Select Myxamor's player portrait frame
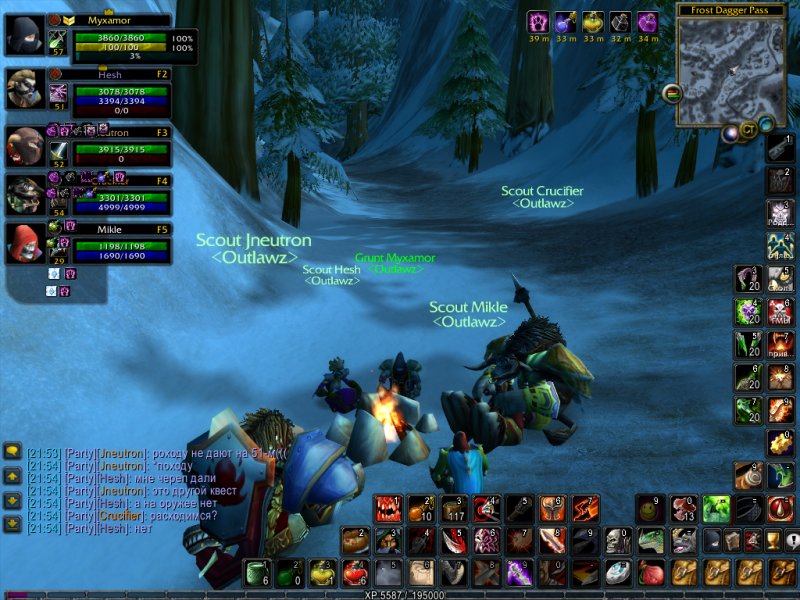Image resolution: width=800 pixels, height=600 pixels. [x=23, y=36]
